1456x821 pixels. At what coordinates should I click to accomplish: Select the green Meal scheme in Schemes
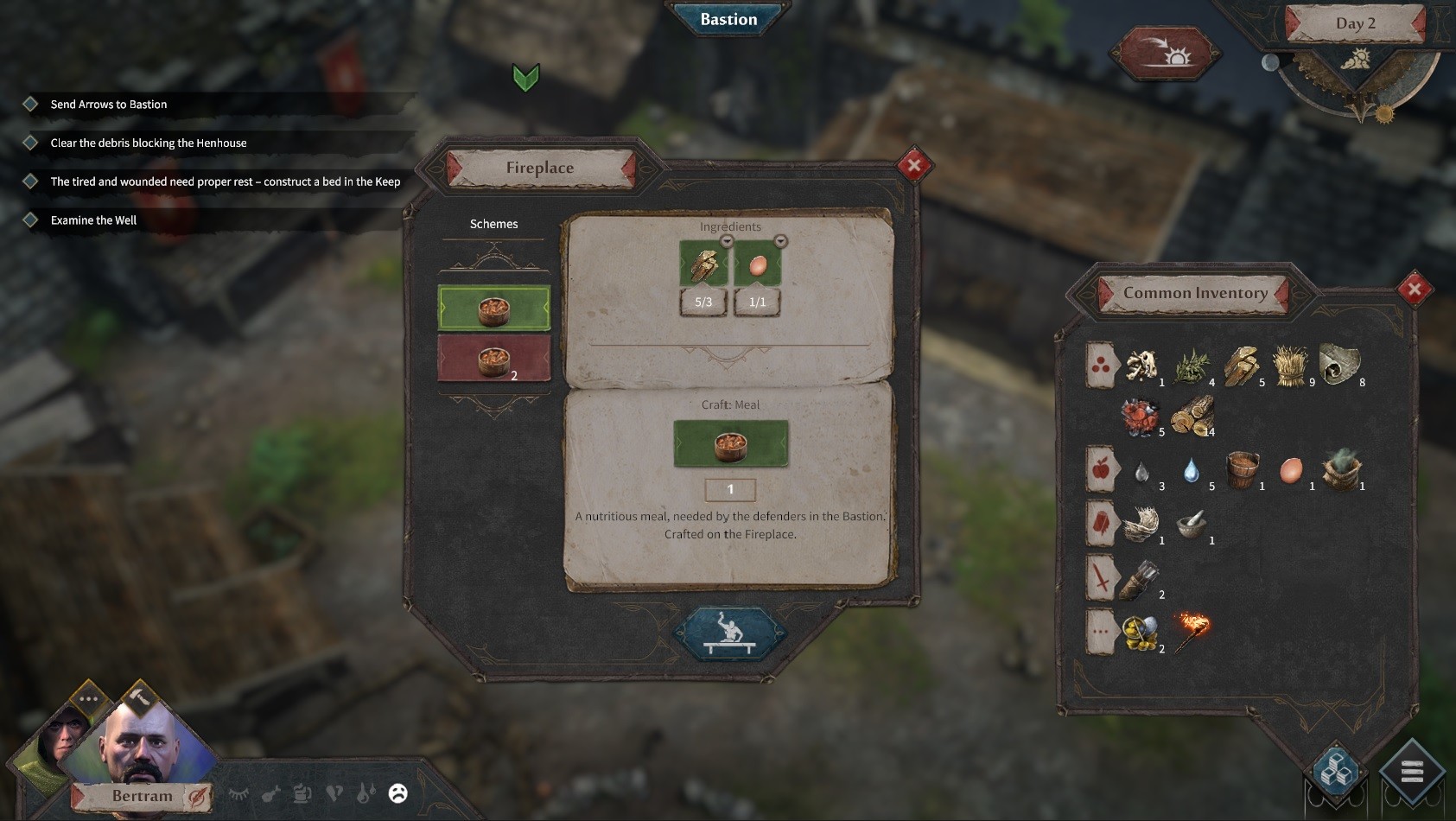pyautogui.click(x=493, y=307)
